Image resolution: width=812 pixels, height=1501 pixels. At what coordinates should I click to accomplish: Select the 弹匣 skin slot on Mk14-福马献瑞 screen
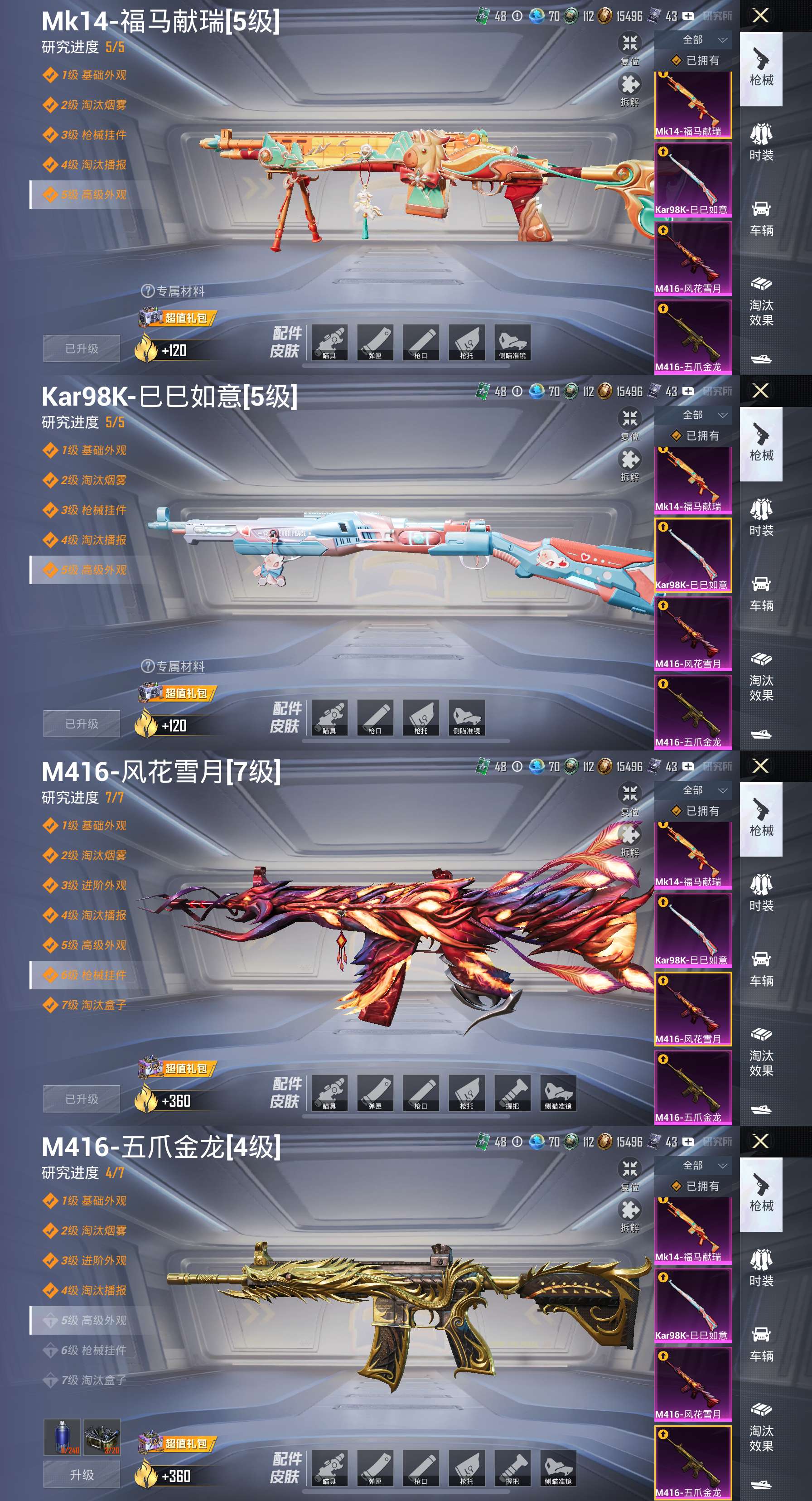[x=375, y=342]
